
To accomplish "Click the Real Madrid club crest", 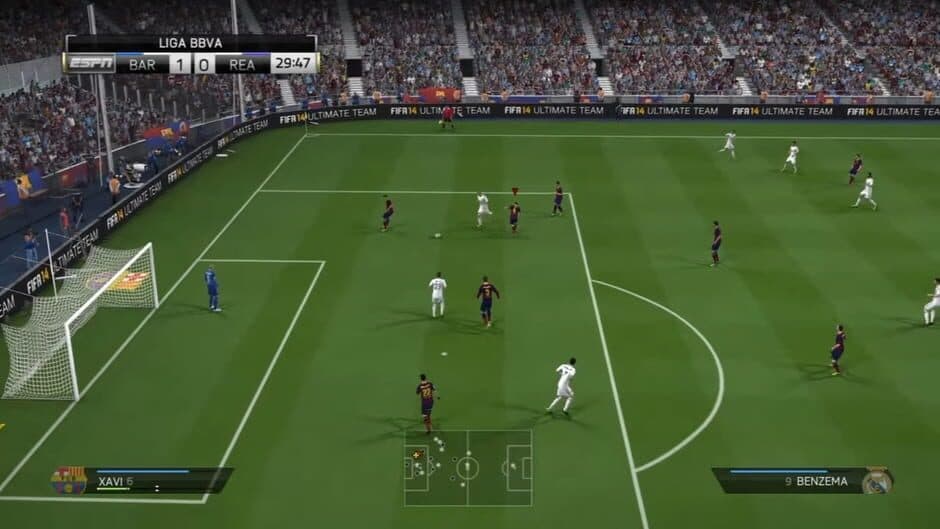I will (x=877, y=480).
